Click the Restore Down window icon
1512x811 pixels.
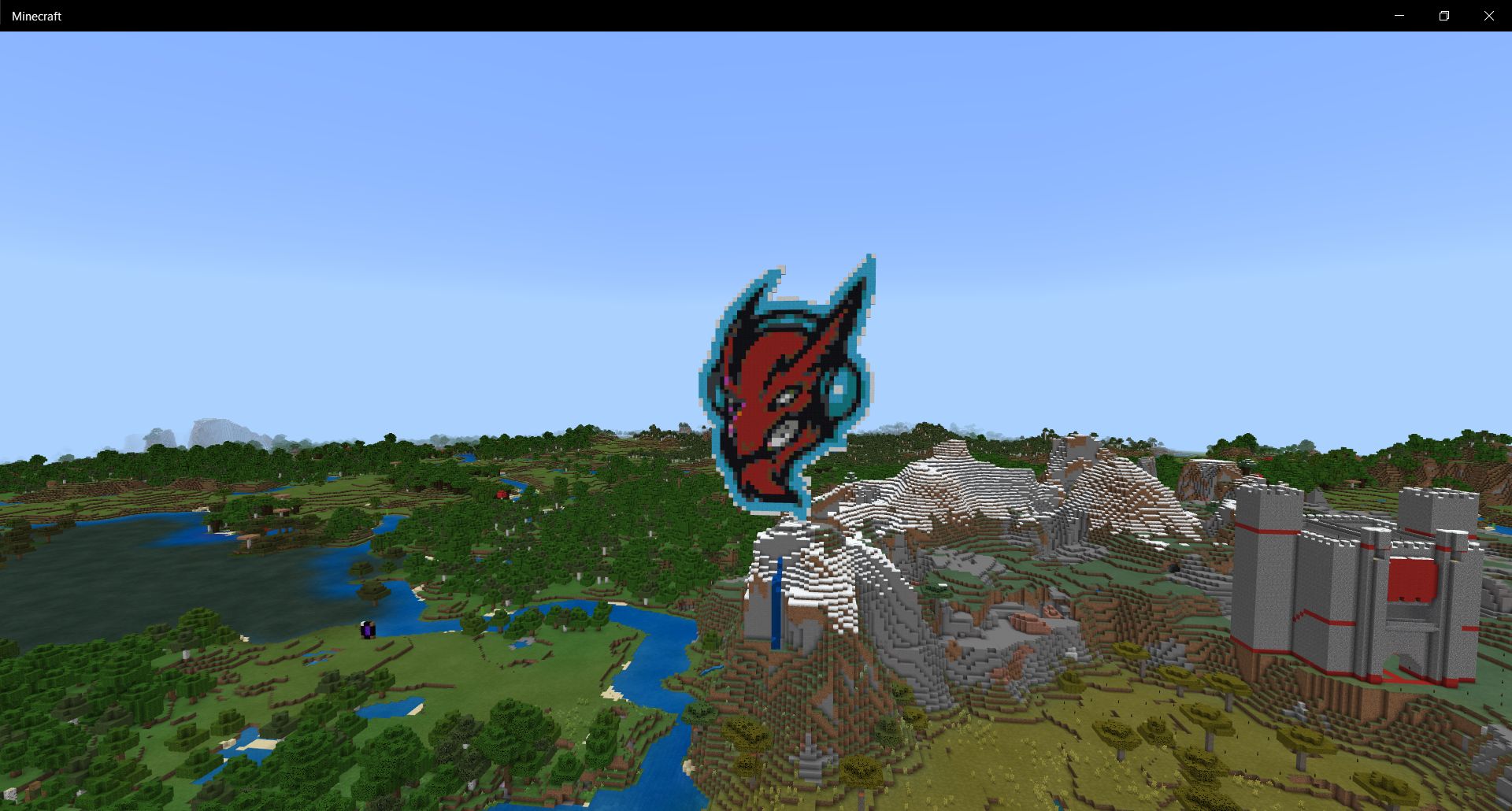pos(1445,15)
